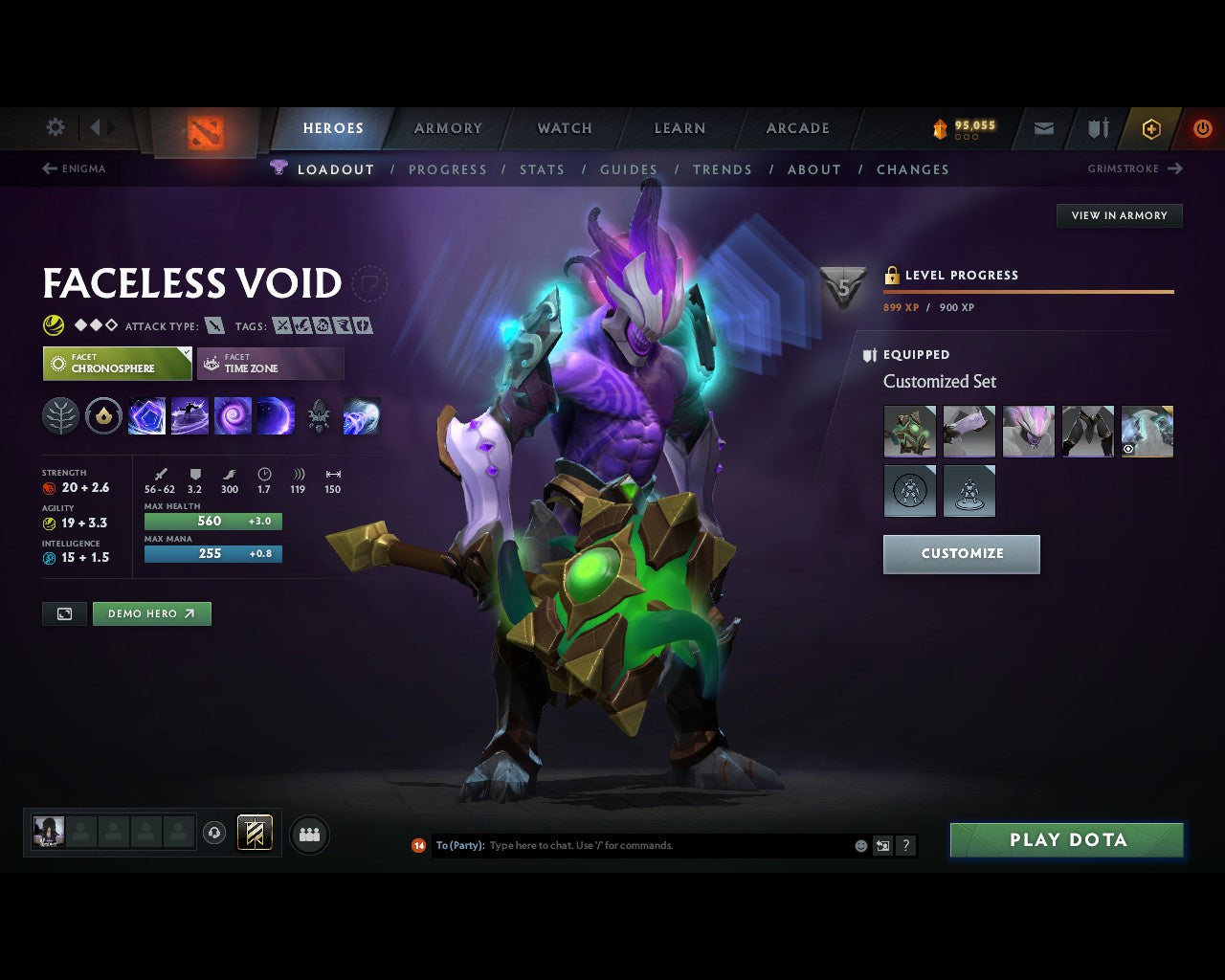Click the settings gear icon
1225x980 pixels.
55,126
